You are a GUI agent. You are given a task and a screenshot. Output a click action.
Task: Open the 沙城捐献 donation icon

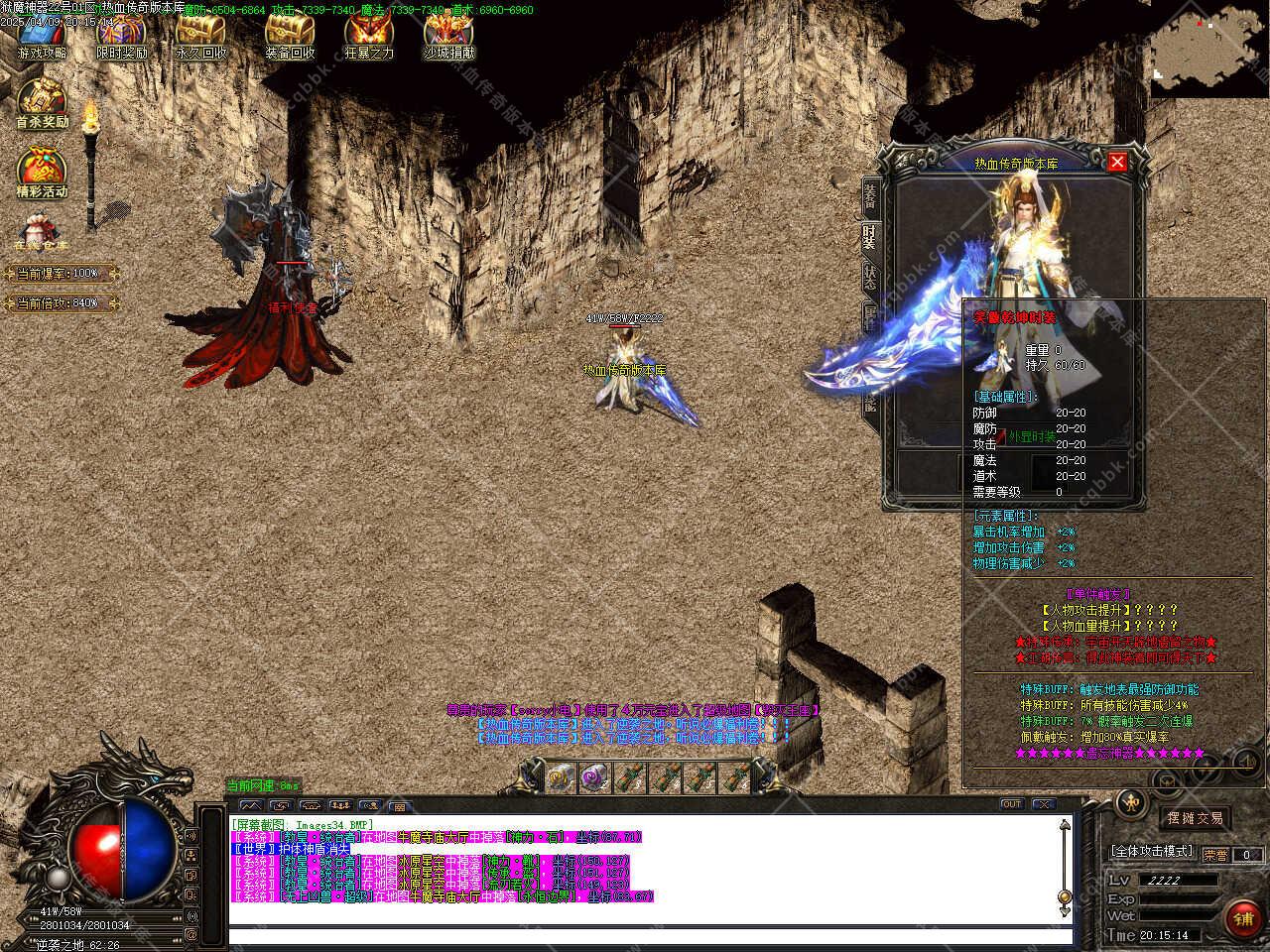coord(448,36)
